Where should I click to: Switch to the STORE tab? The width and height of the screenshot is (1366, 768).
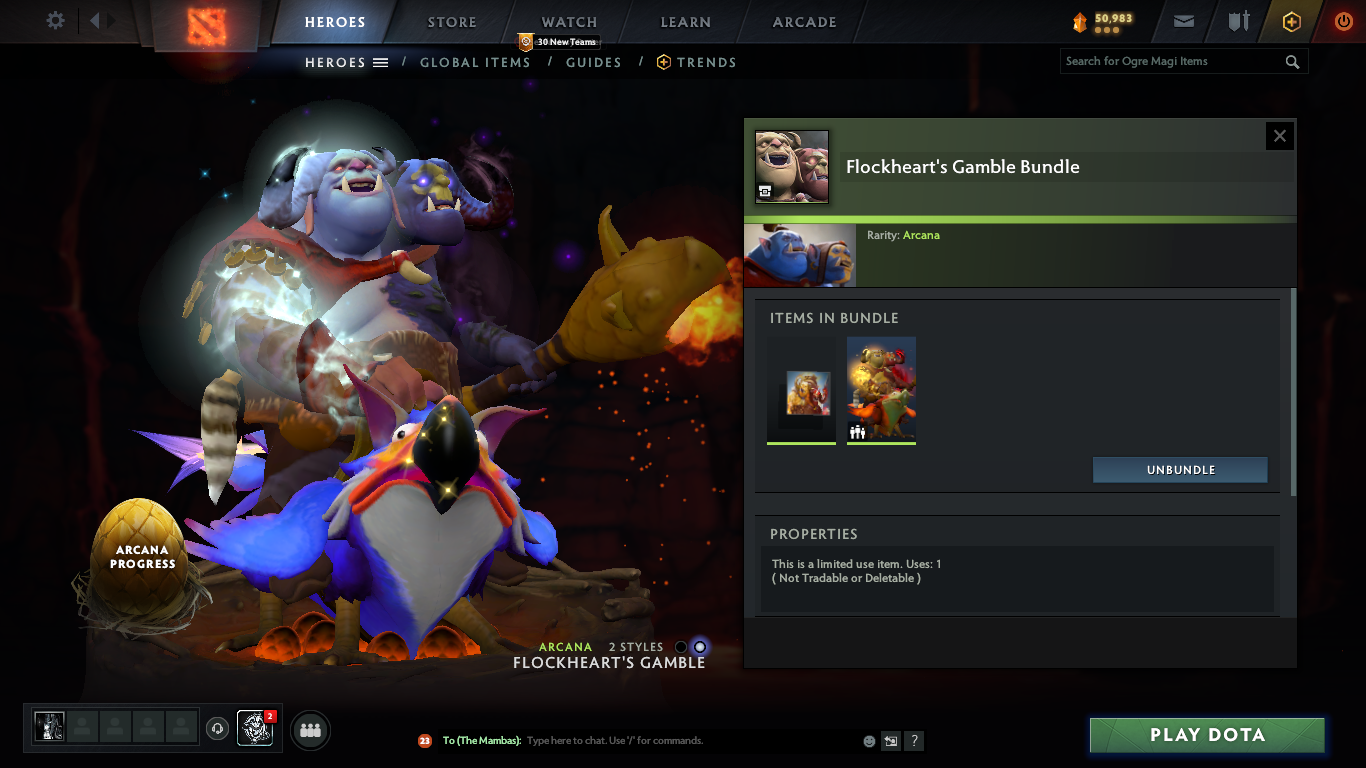coord(451,21)
